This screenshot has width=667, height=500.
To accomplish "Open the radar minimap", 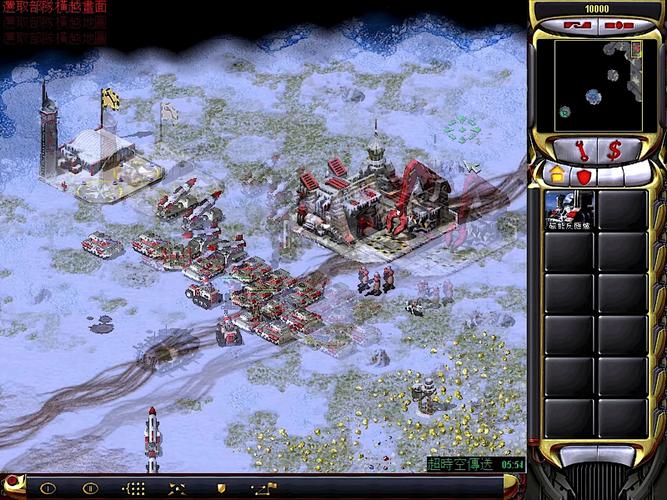I will point(596,84).
